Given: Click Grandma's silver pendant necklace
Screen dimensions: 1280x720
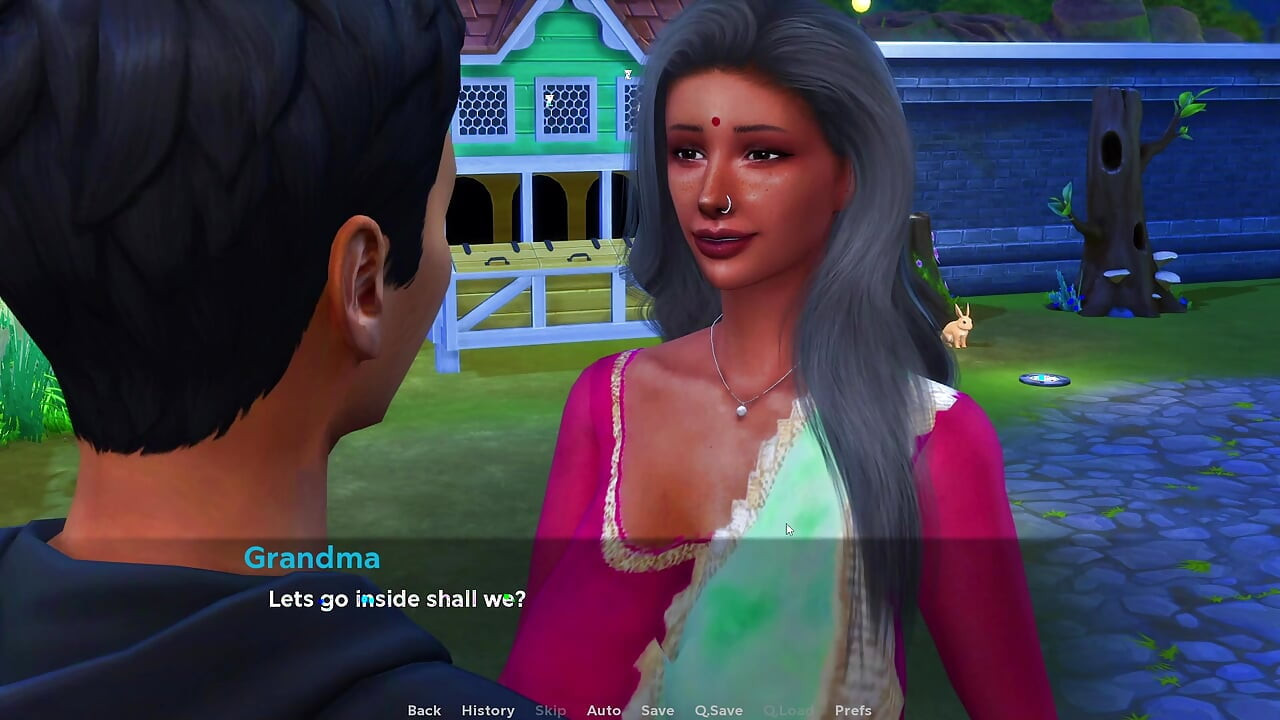Looking at the screenshot, I should 739,409.
